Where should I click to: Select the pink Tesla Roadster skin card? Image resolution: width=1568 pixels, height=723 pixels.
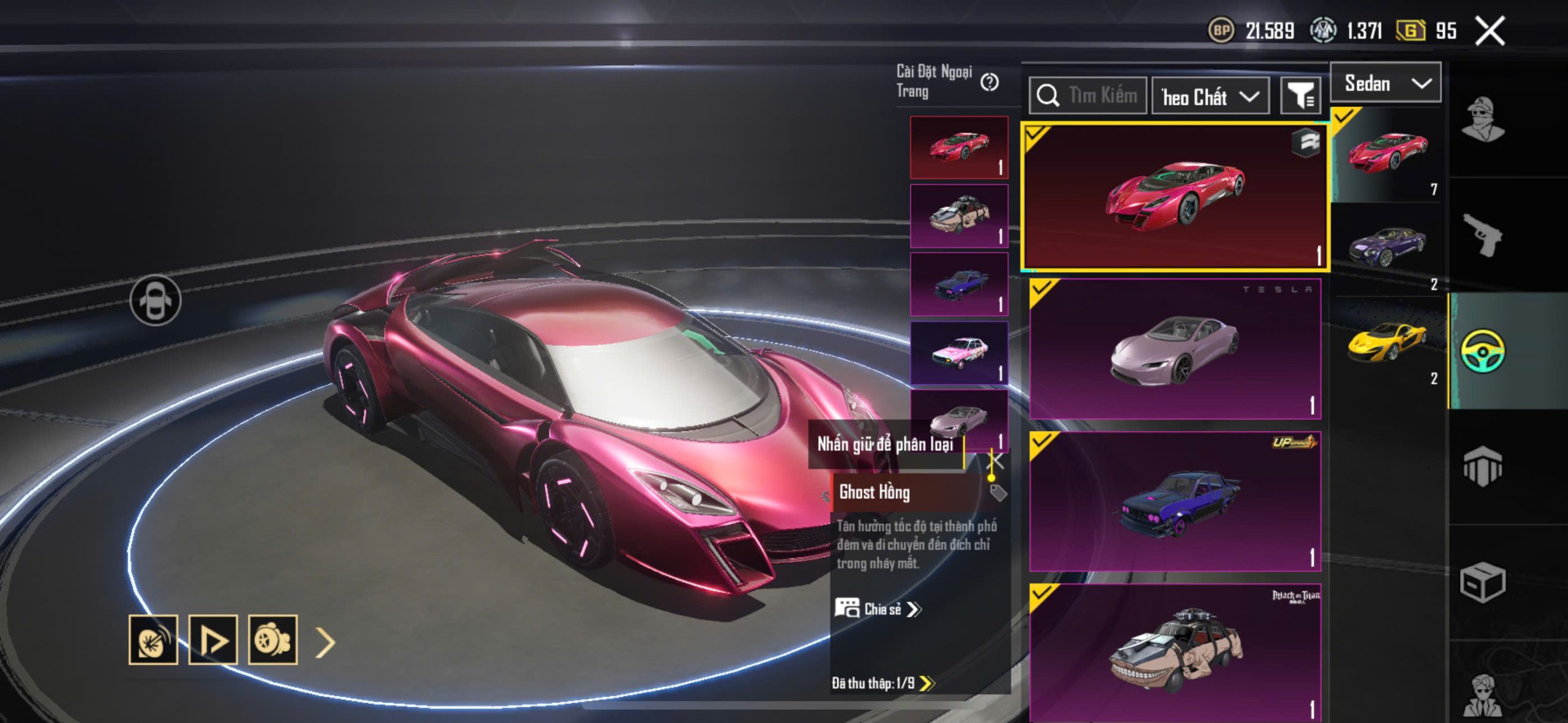click(1175, 350)
